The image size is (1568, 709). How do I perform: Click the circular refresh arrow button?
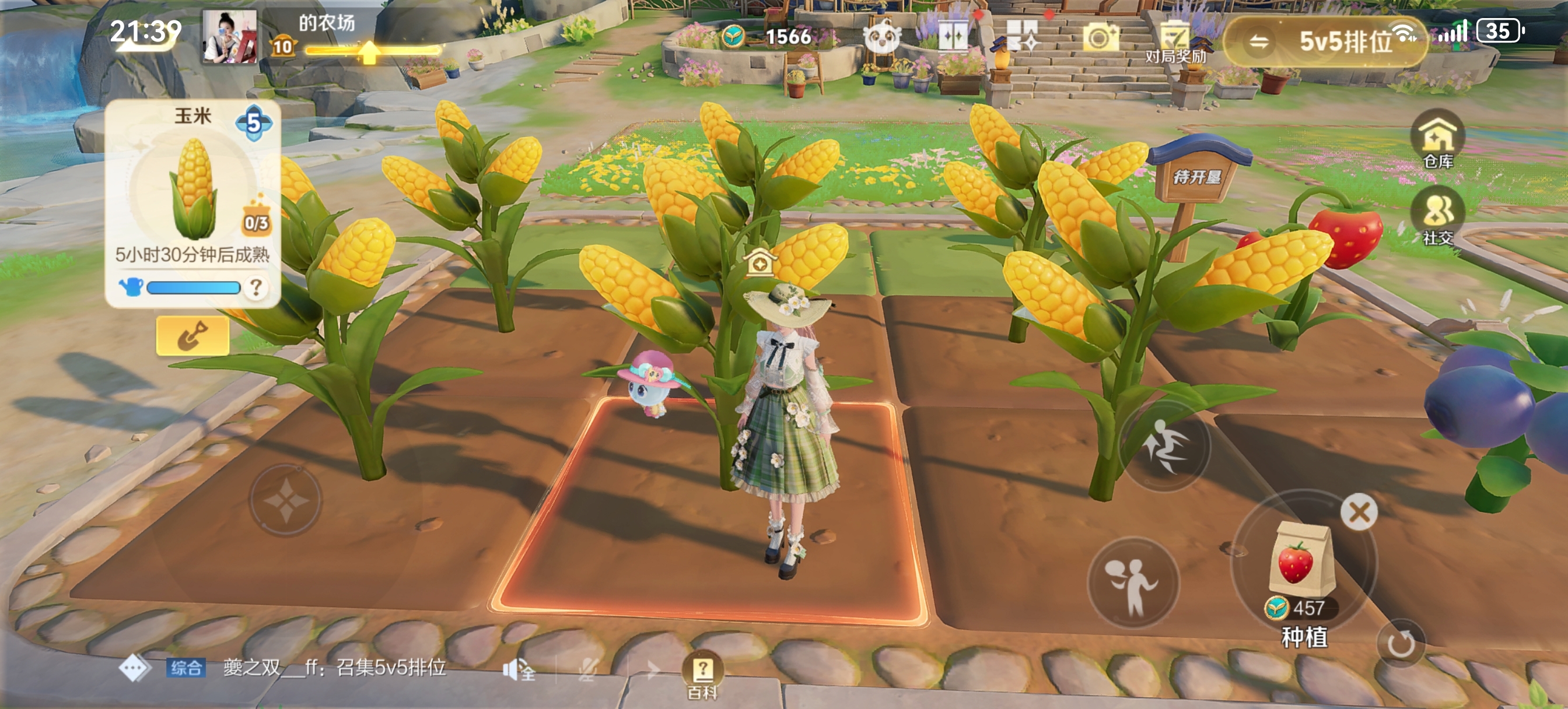(x=1401, y=643)
